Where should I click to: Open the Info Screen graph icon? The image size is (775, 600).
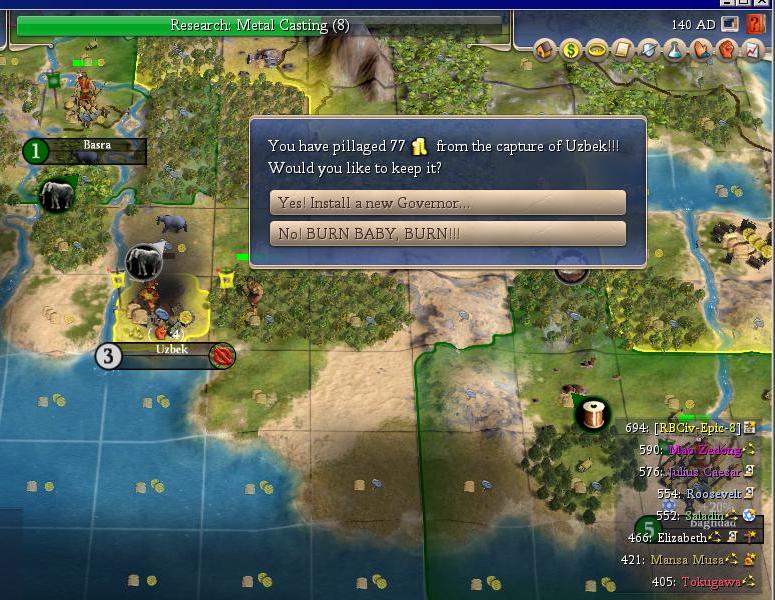pyautogui.click(x=752, y=49)
